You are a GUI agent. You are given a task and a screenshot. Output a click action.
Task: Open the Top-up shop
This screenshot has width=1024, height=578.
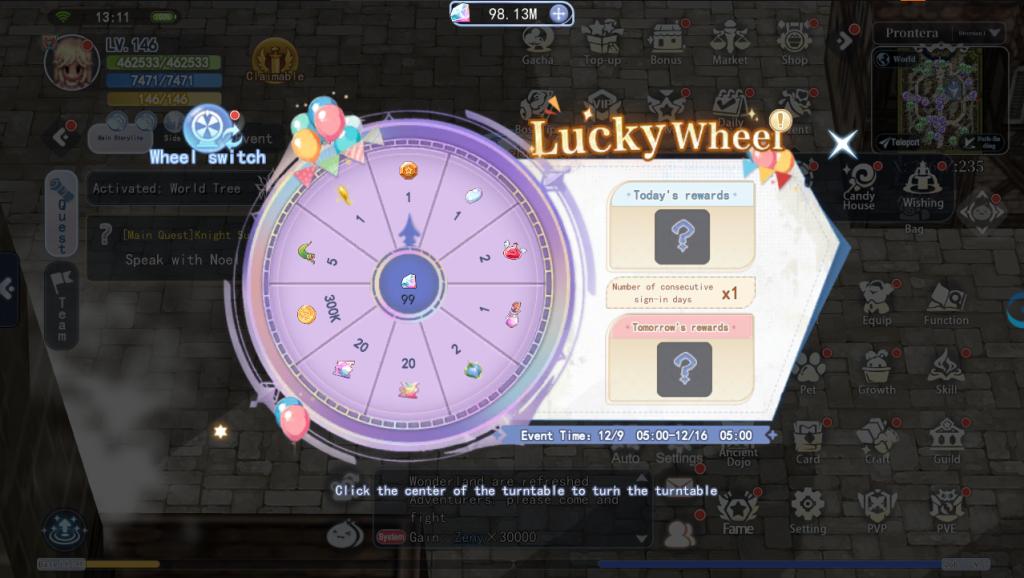coord(602,43)
